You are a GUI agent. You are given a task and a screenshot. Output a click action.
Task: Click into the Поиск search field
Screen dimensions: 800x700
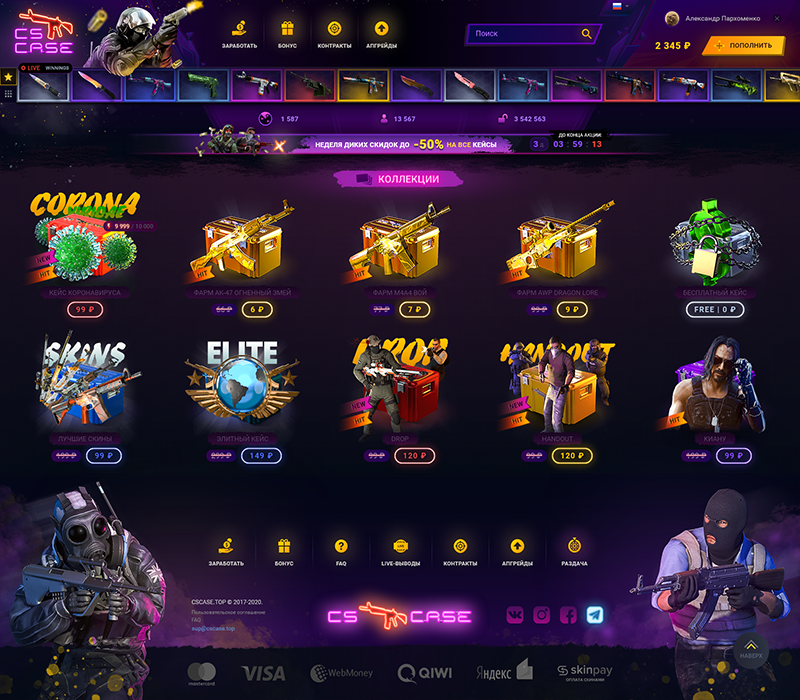525,34
